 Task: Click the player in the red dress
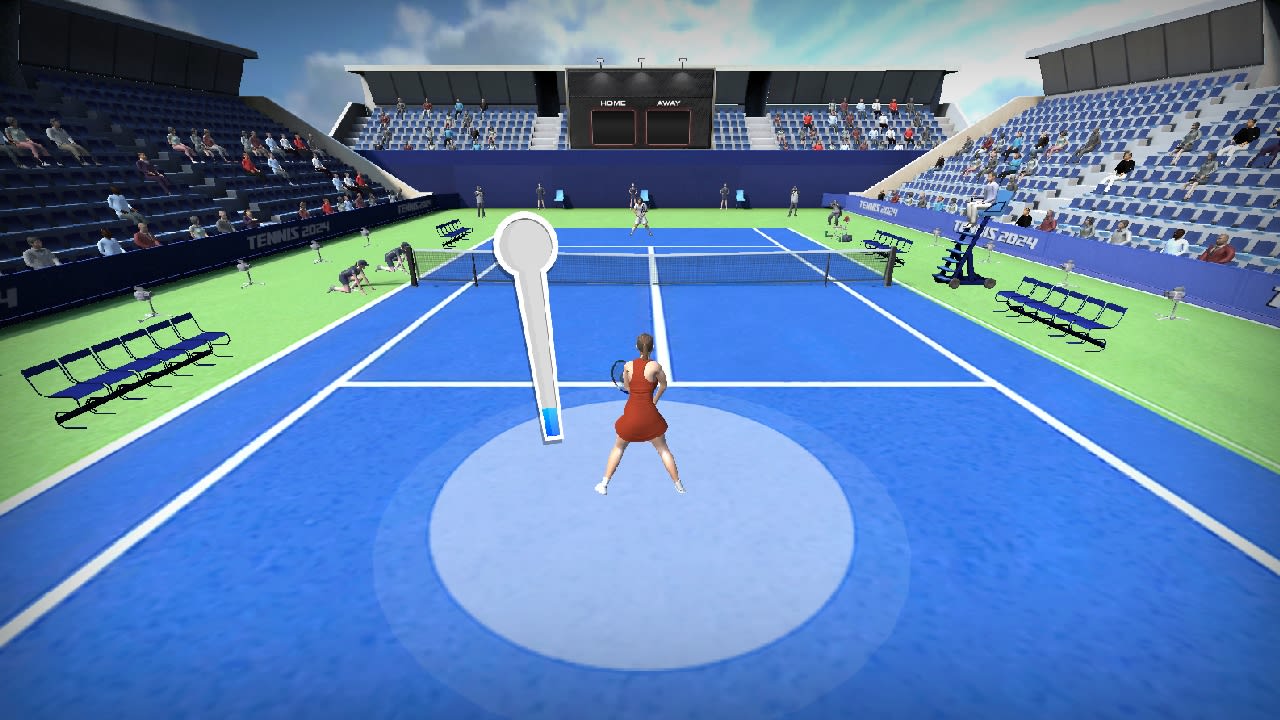pos(640,410)
